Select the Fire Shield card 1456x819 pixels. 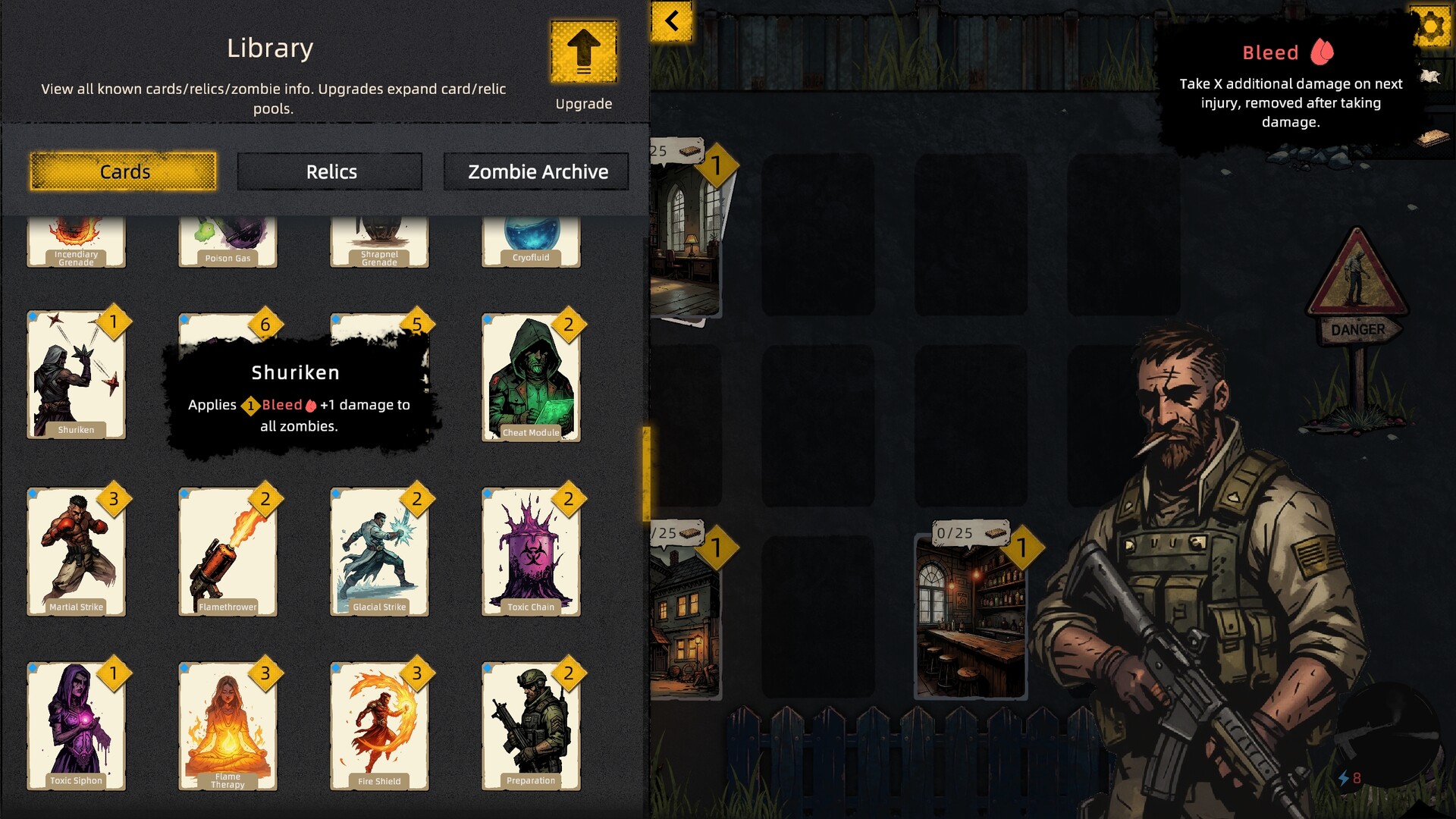(379, 724)
